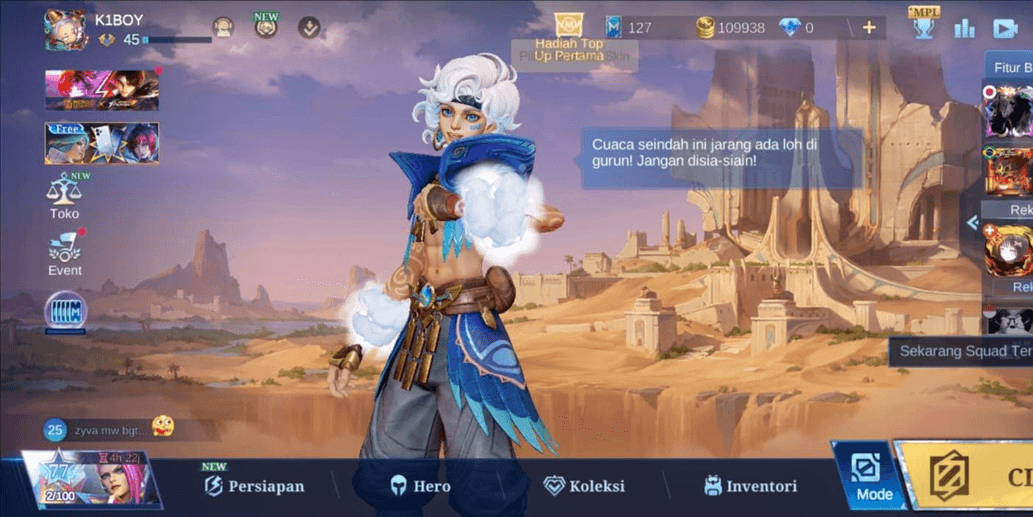Open the blue gate icon below Event
The image size is (1033, 517).
pyautogui.click(x=65, y=311)
